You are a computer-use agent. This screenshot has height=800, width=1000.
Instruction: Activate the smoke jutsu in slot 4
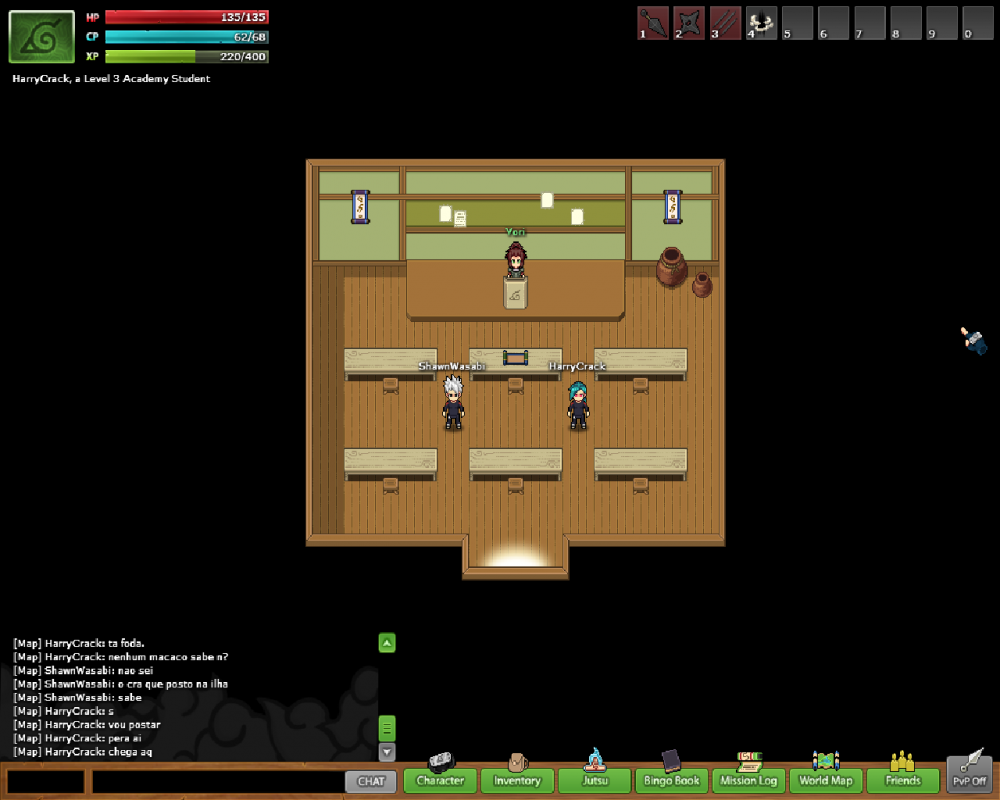pyautogui.click(x=761, y=22)
